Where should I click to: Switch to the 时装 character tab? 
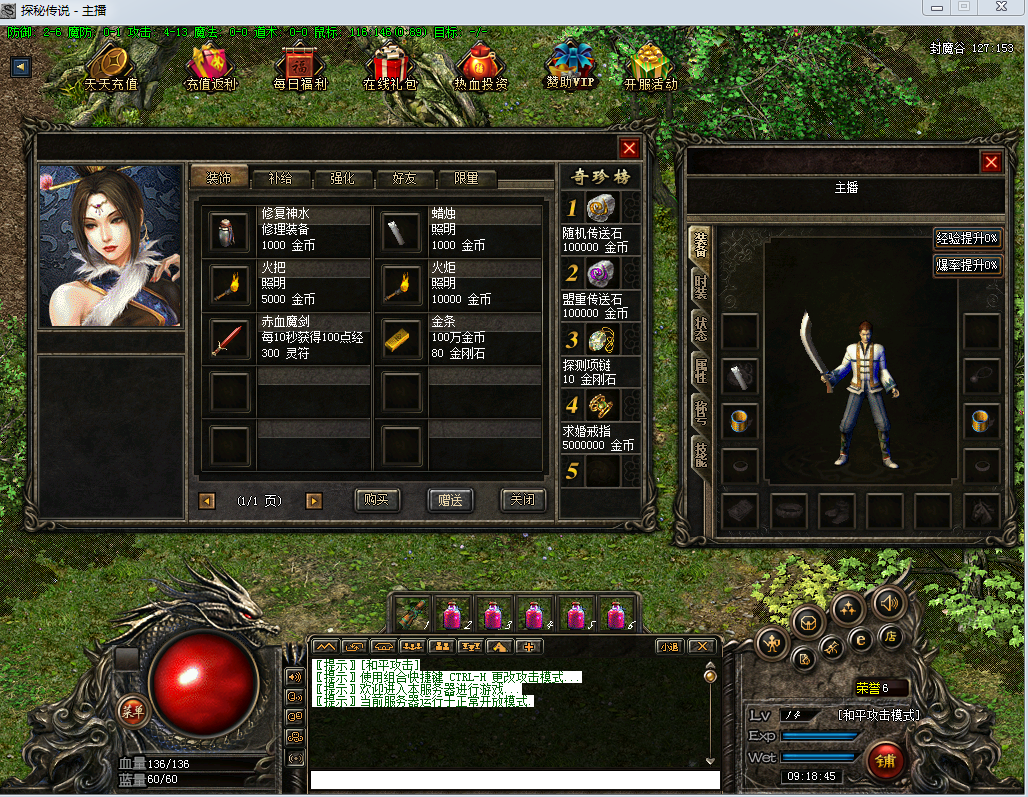[x=701, y=287]
